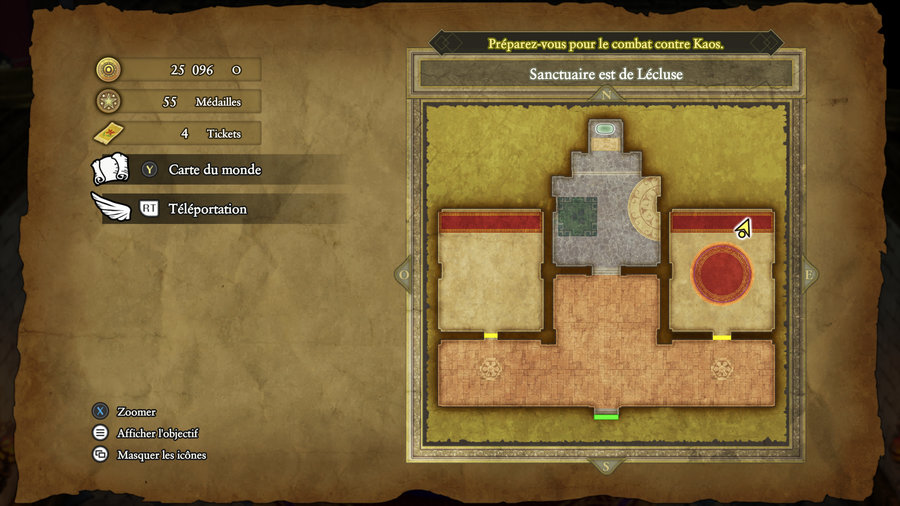Hide map icons with Masquer les icônes
Screen dimensions: 900x506
click(161, 455)
